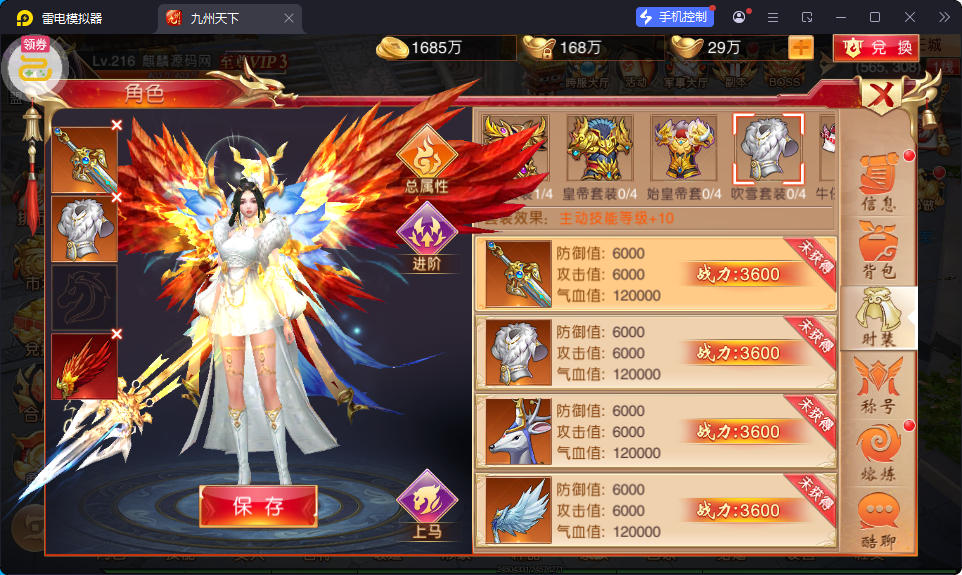Unequip the phoenix wings slot

click(x=117, y=334)
